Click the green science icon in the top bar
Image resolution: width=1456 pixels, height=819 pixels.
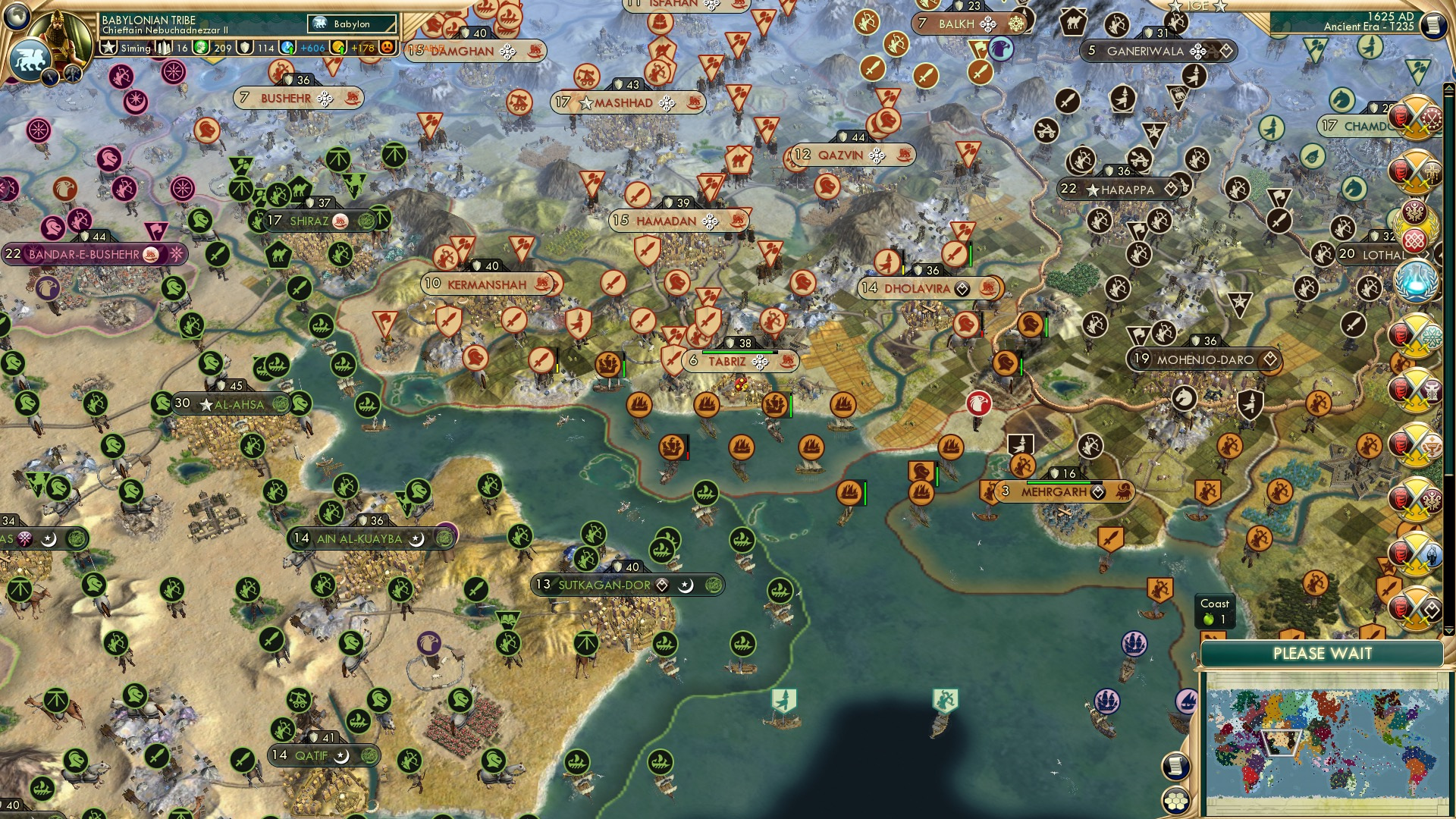point(200,47)
